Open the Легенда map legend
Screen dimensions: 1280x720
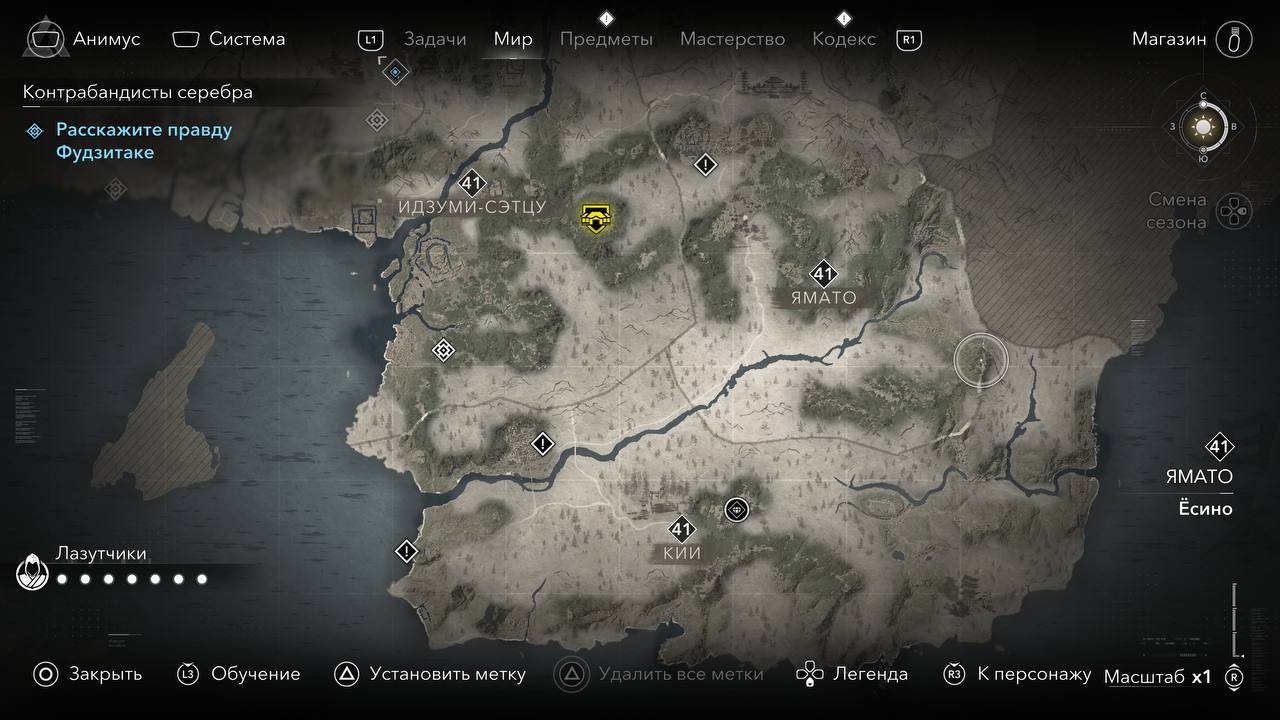[x=870, y=674]
